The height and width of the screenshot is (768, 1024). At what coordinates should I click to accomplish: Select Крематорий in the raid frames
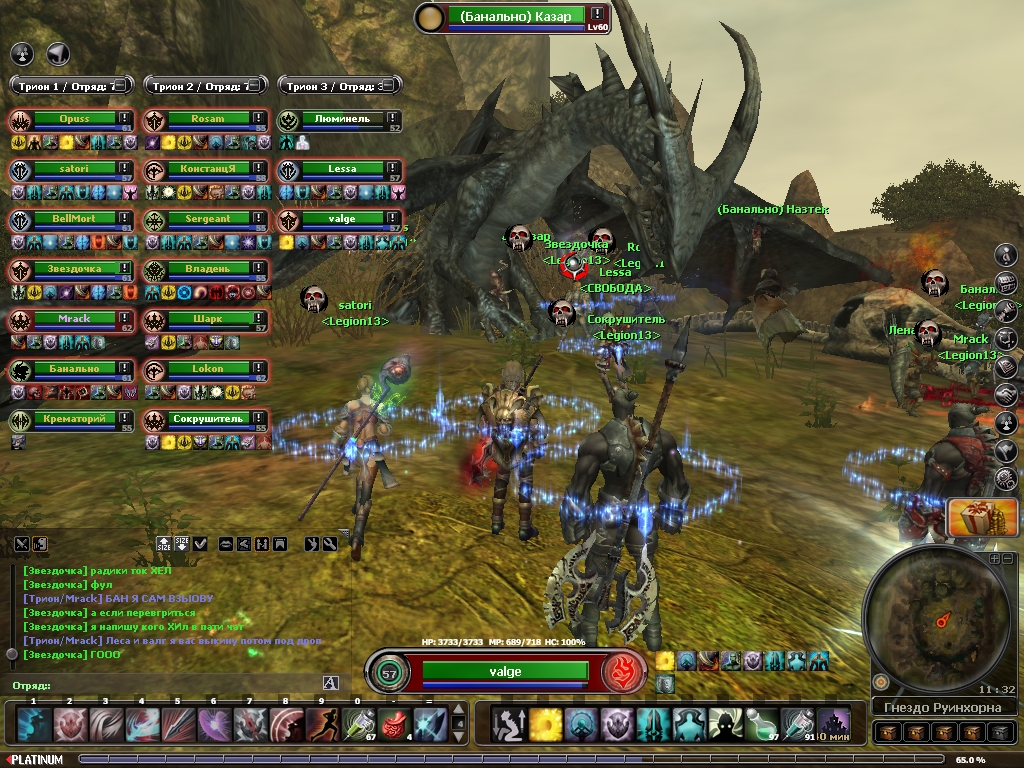[x=73, y=419]
